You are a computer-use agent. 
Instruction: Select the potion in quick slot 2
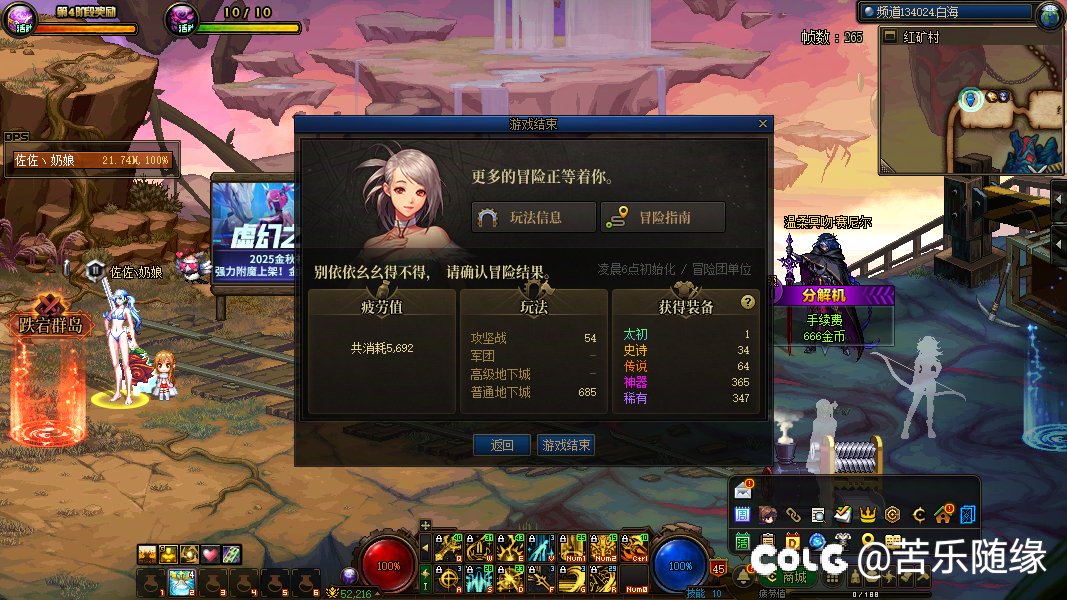(182, 580)
